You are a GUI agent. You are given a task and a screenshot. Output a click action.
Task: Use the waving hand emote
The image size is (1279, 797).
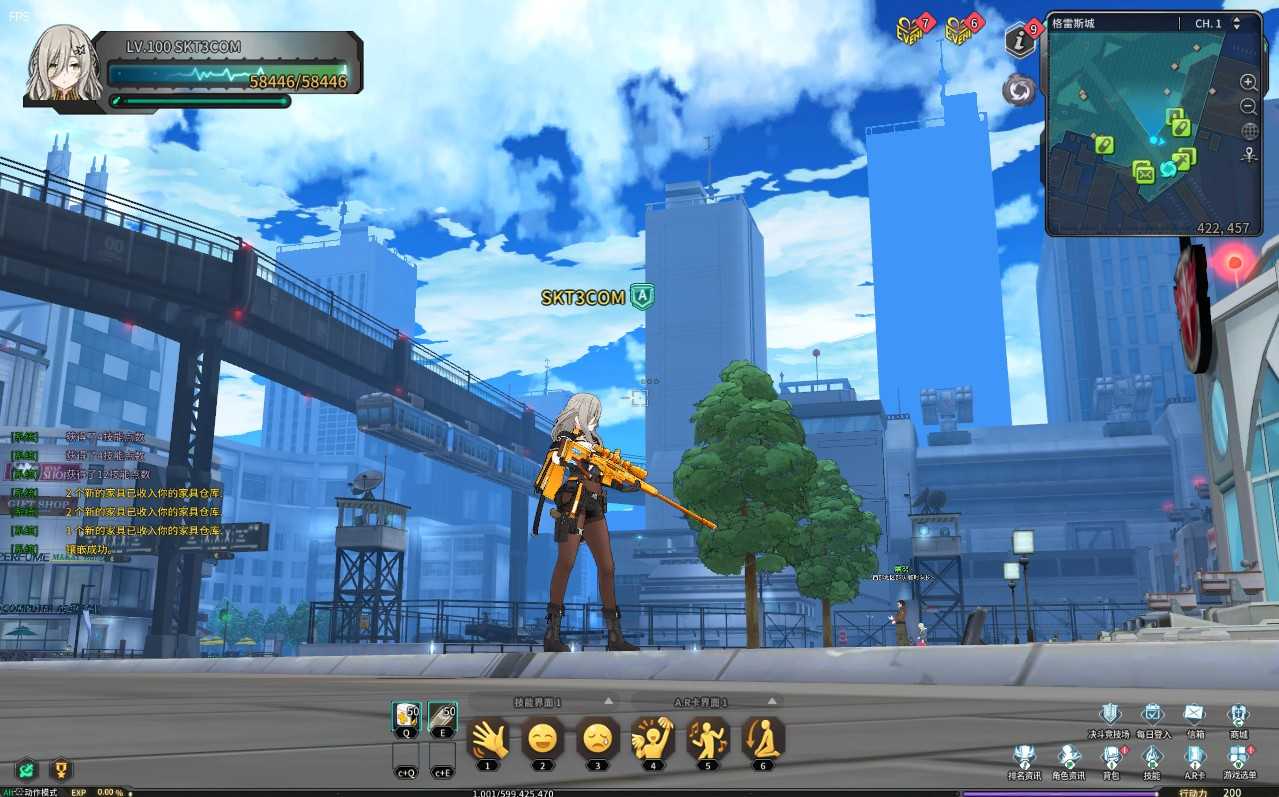pos(488,739)
